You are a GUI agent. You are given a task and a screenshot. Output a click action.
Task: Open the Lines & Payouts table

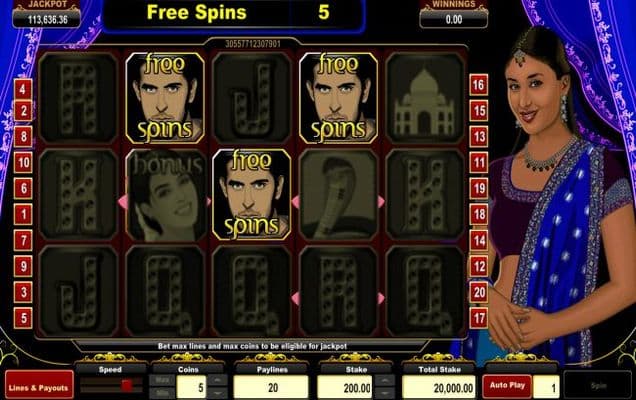(x=39, y=385)
